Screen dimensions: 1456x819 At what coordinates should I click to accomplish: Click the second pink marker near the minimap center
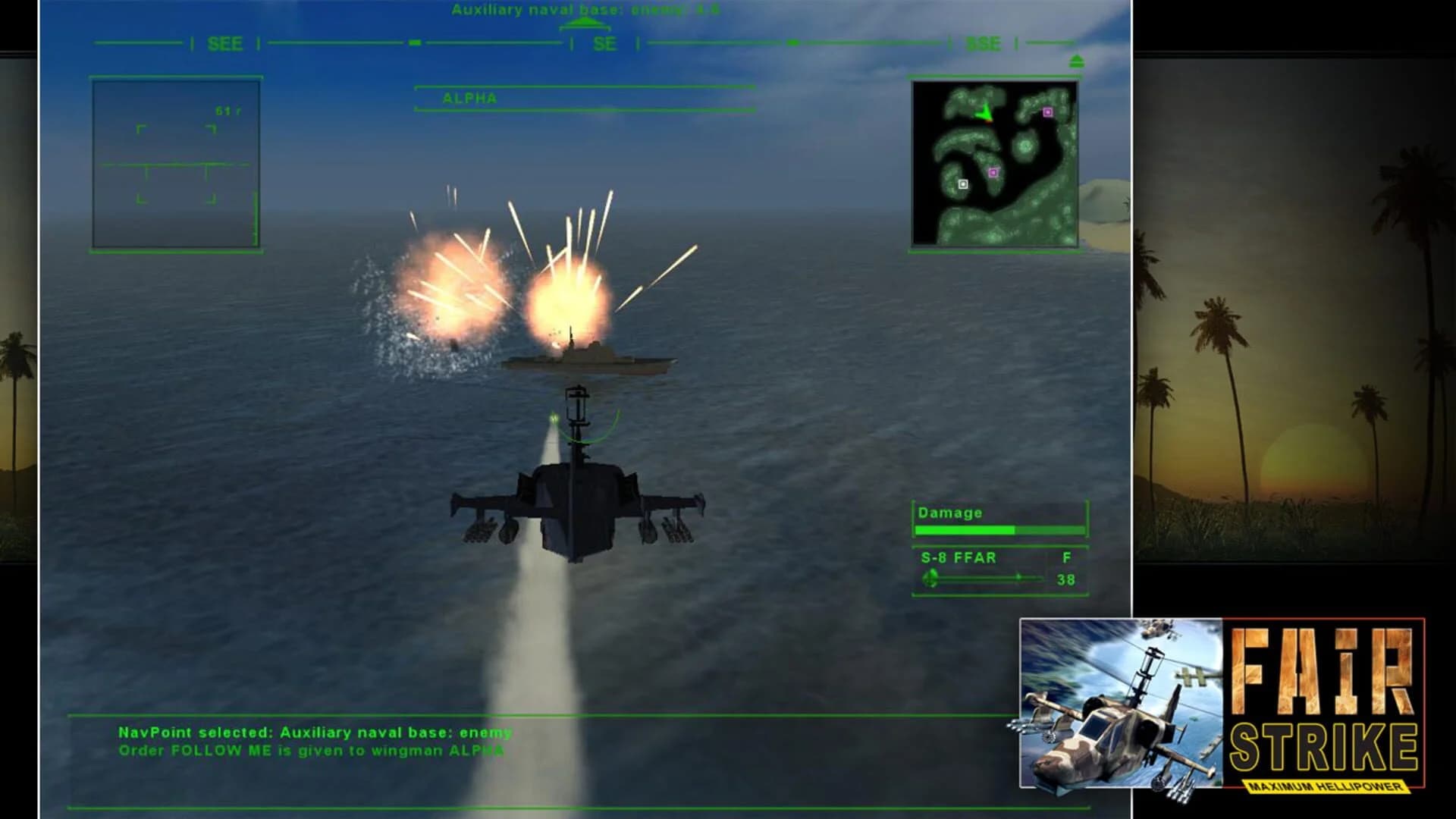tap(994, 171)
